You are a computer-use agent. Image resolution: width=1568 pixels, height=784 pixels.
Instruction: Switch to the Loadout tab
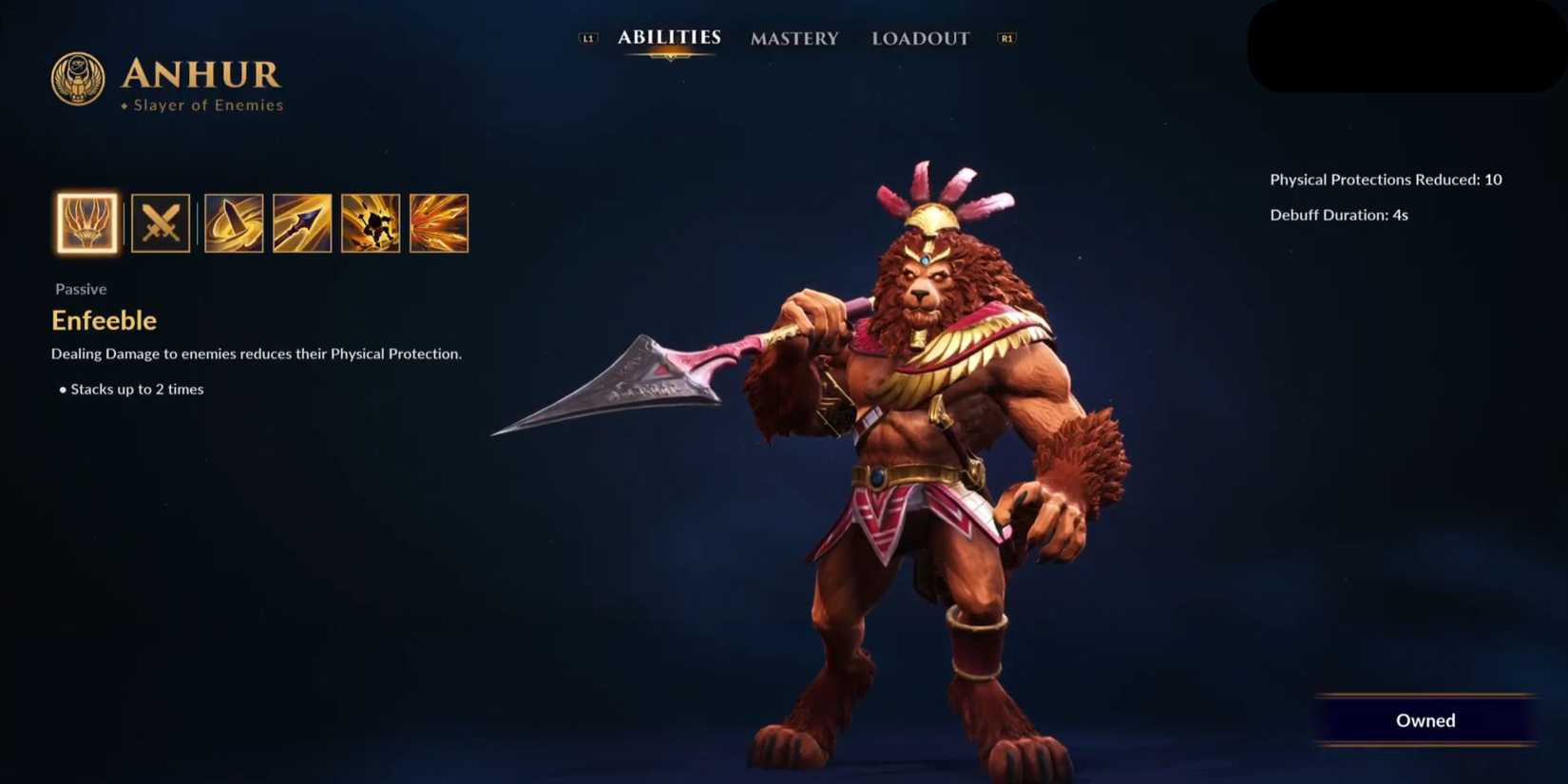(919, 38)
